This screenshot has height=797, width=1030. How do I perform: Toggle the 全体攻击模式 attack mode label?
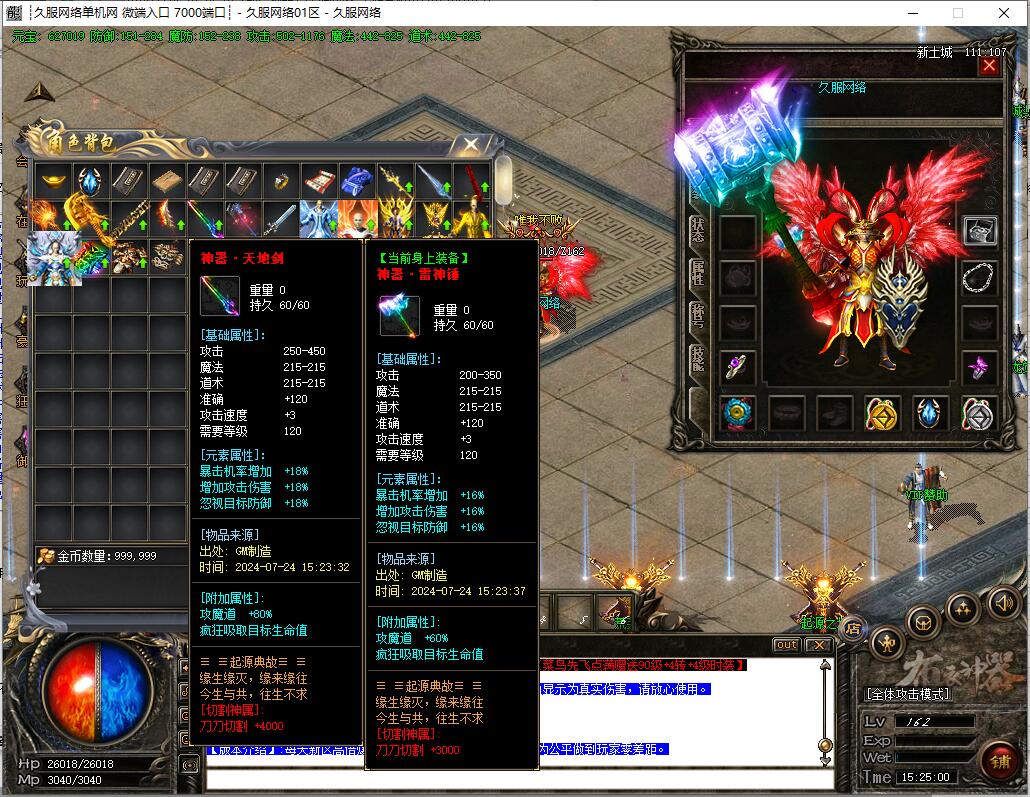point(908,694)
